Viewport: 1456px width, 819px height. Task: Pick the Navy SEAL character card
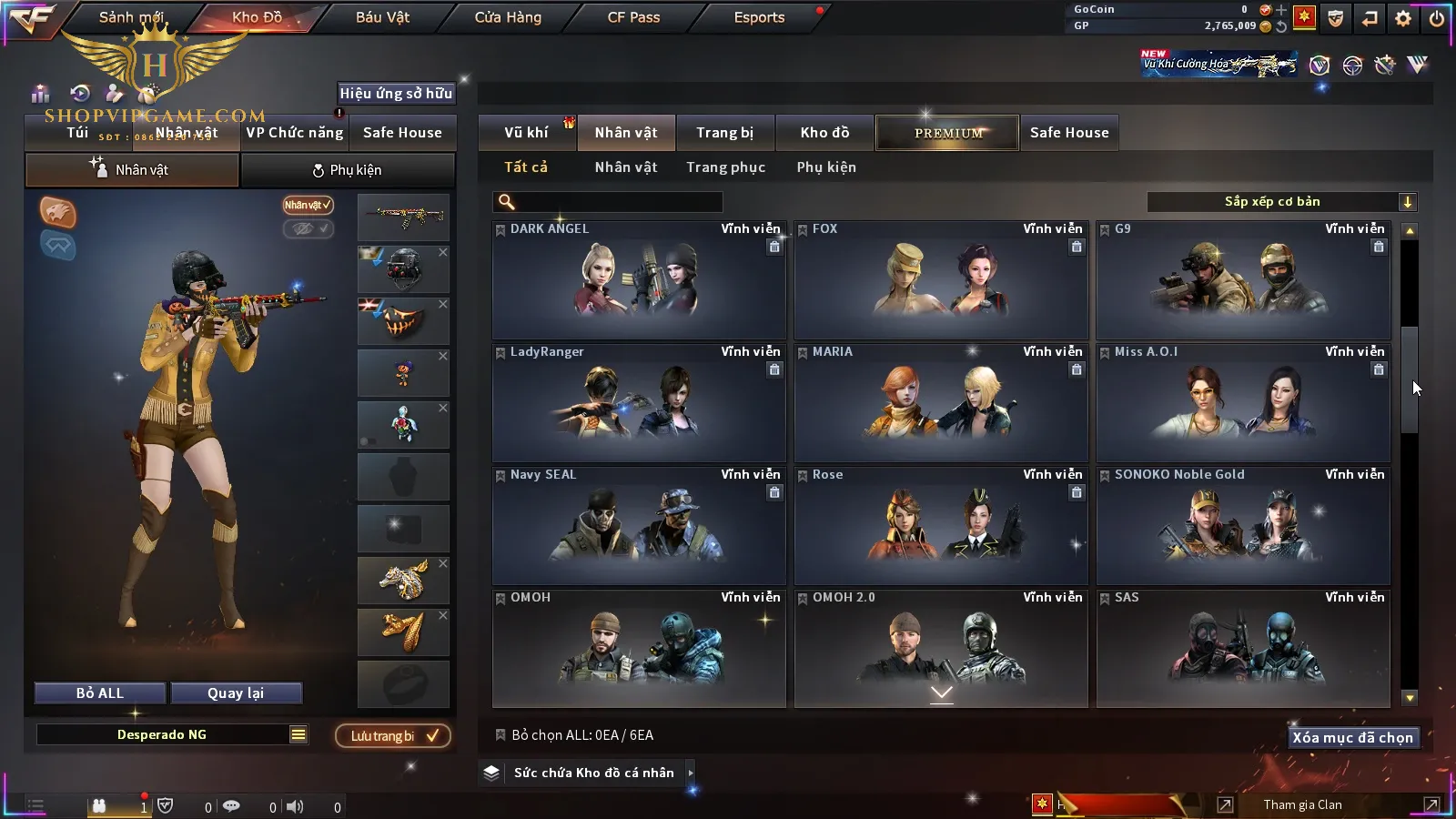click(639, 526)
